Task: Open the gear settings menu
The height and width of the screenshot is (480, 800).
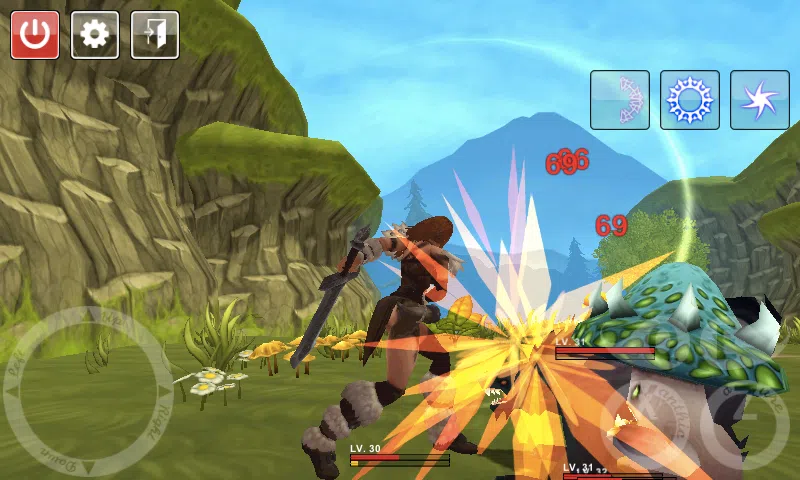Action: pos(95,35)
